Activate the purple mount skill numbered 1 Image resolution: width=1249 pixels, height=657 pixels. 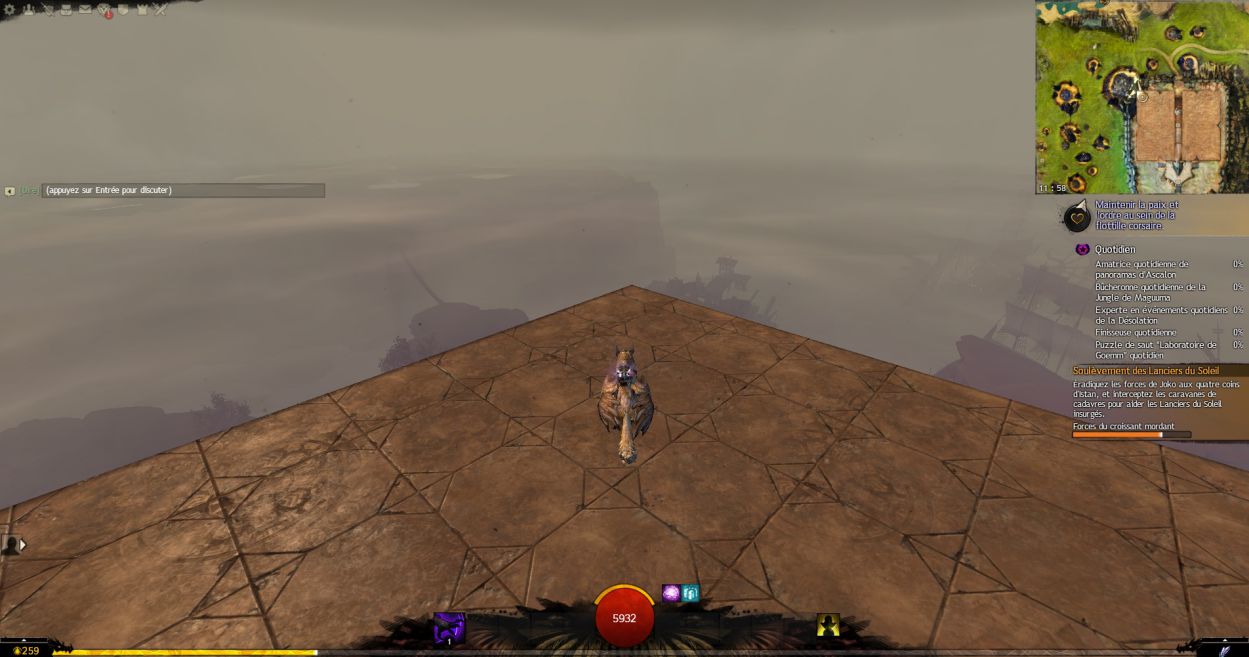point(449,627)
